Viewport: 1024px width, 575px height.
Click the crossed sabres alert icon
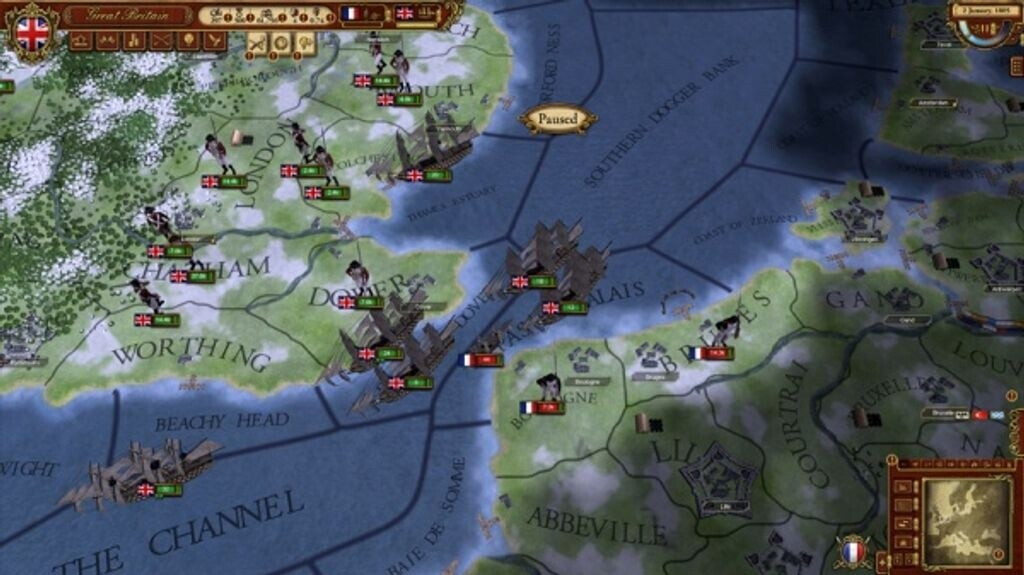click(x=257, y=42)
